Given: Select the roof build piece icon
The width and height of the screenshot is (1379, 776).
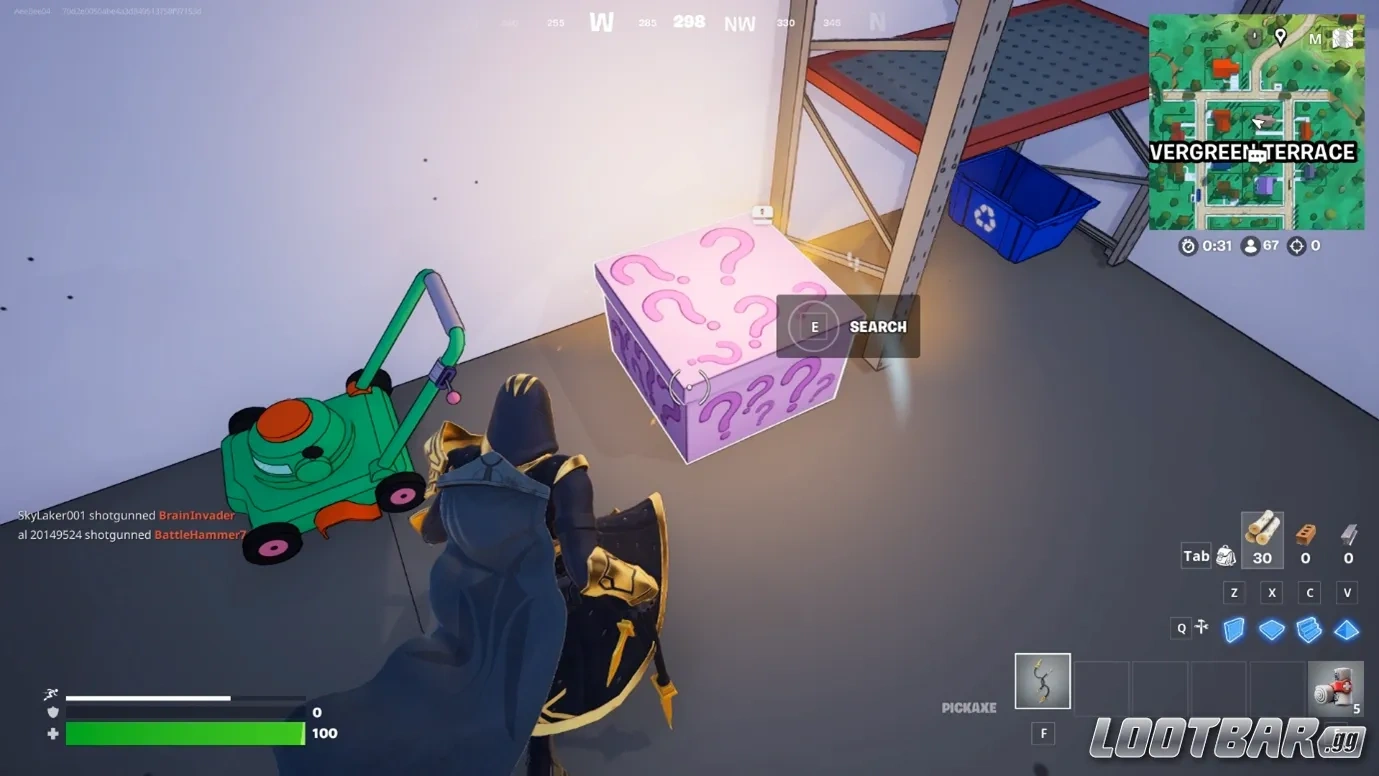Looking at the screenshot, I should (x=1347, y=628).
